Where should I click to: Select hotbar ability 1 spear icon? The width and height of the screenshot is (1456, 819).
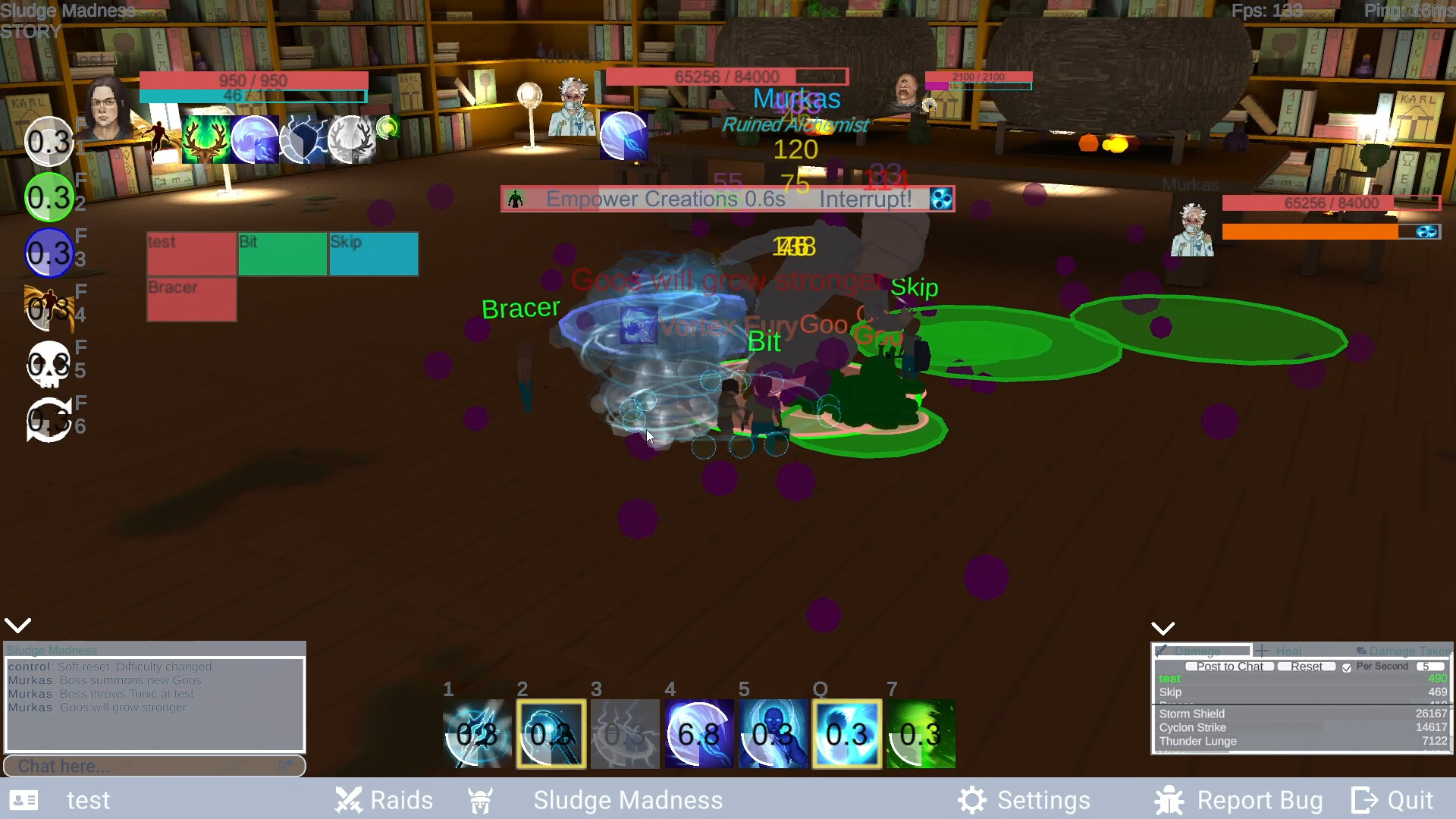point(476,733)
